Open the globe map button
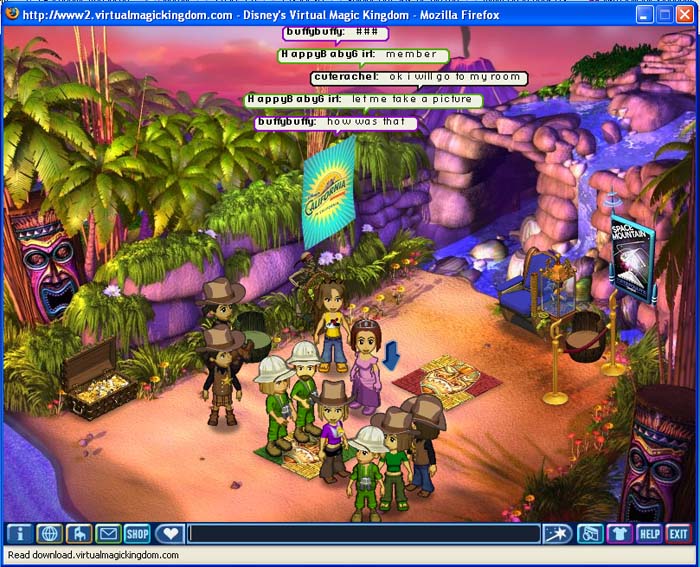The height and width of the screenshot is (567, 700). 50,534
